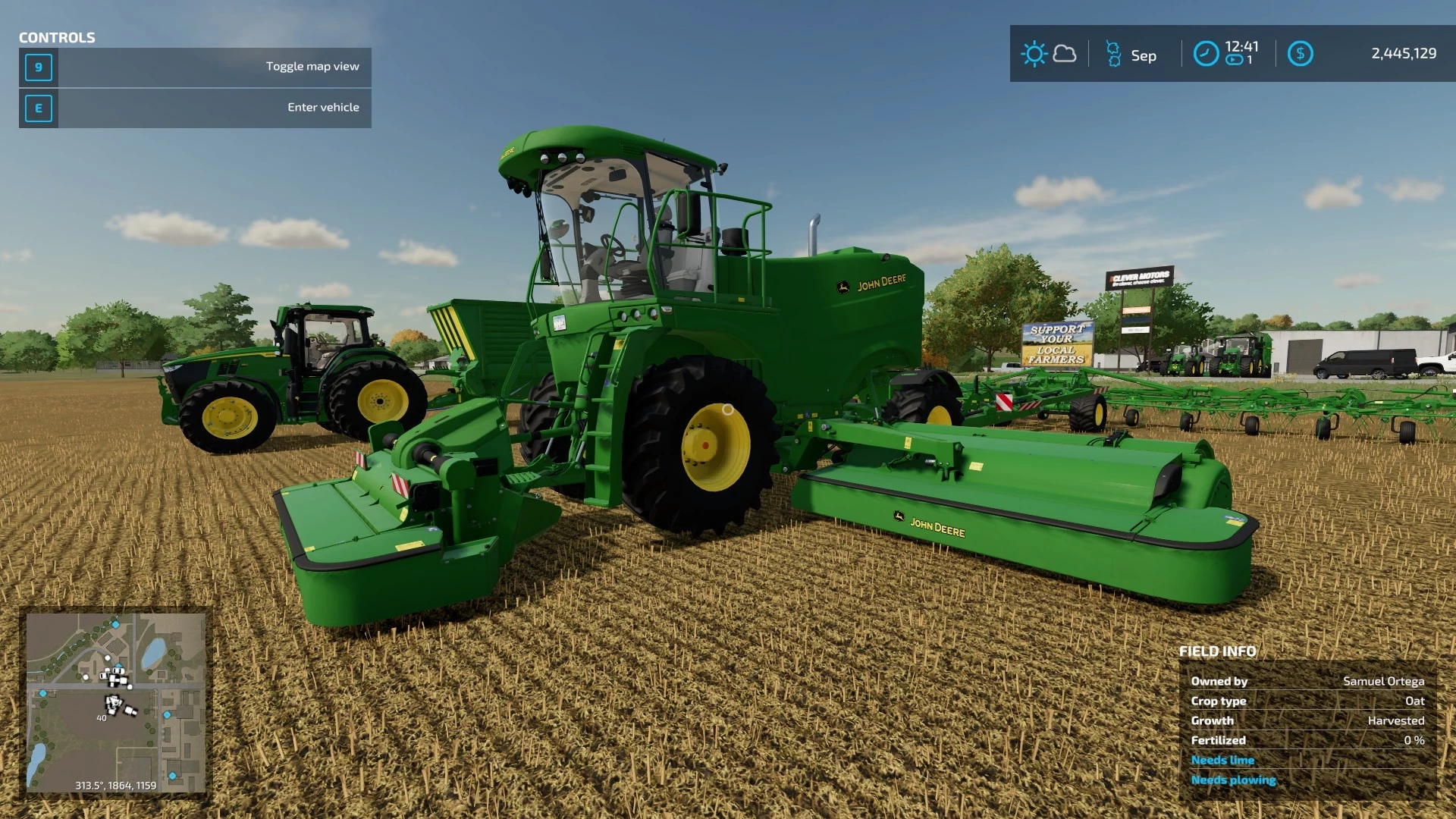Switch to the Field Info section
The width and height of the screenshot is (1456, 819).
click(1217, 651)
